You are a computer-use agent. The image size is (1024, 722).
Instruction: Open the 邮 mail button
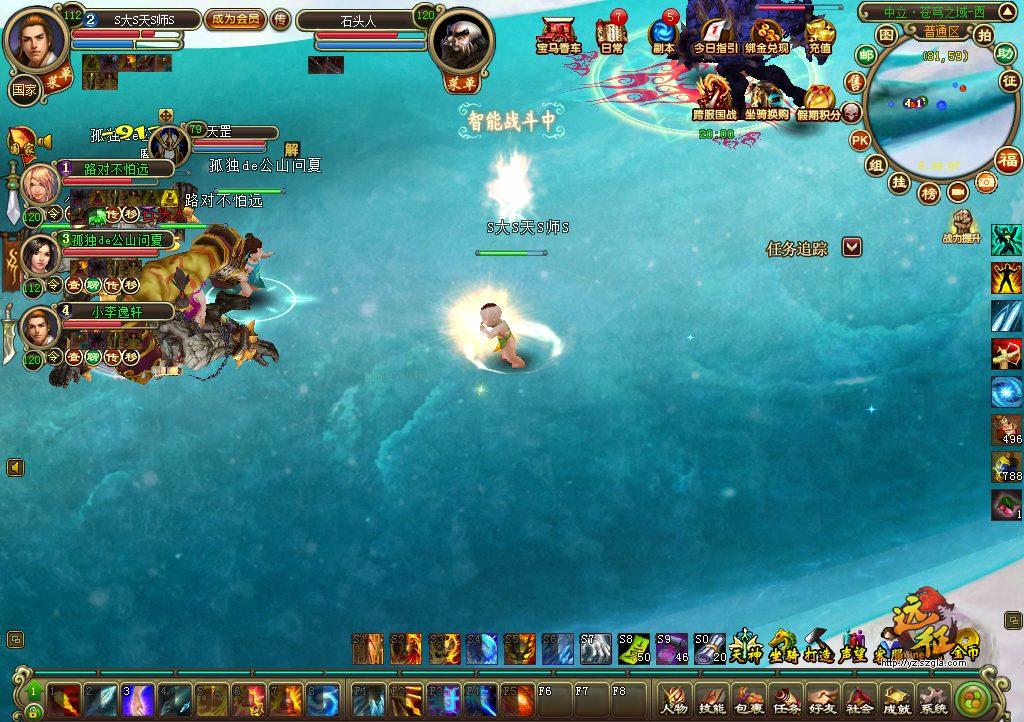[x=865, y=55]
